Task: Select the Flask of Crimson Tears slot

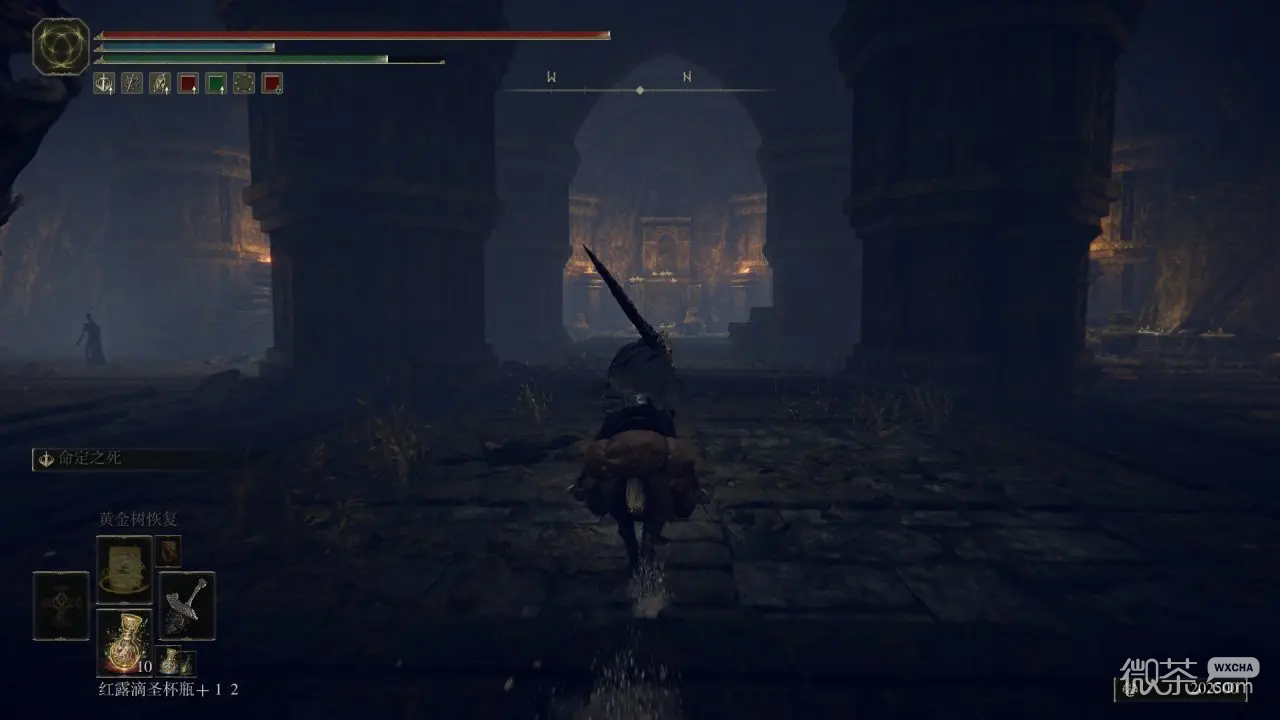Action: tap(124, 641)
